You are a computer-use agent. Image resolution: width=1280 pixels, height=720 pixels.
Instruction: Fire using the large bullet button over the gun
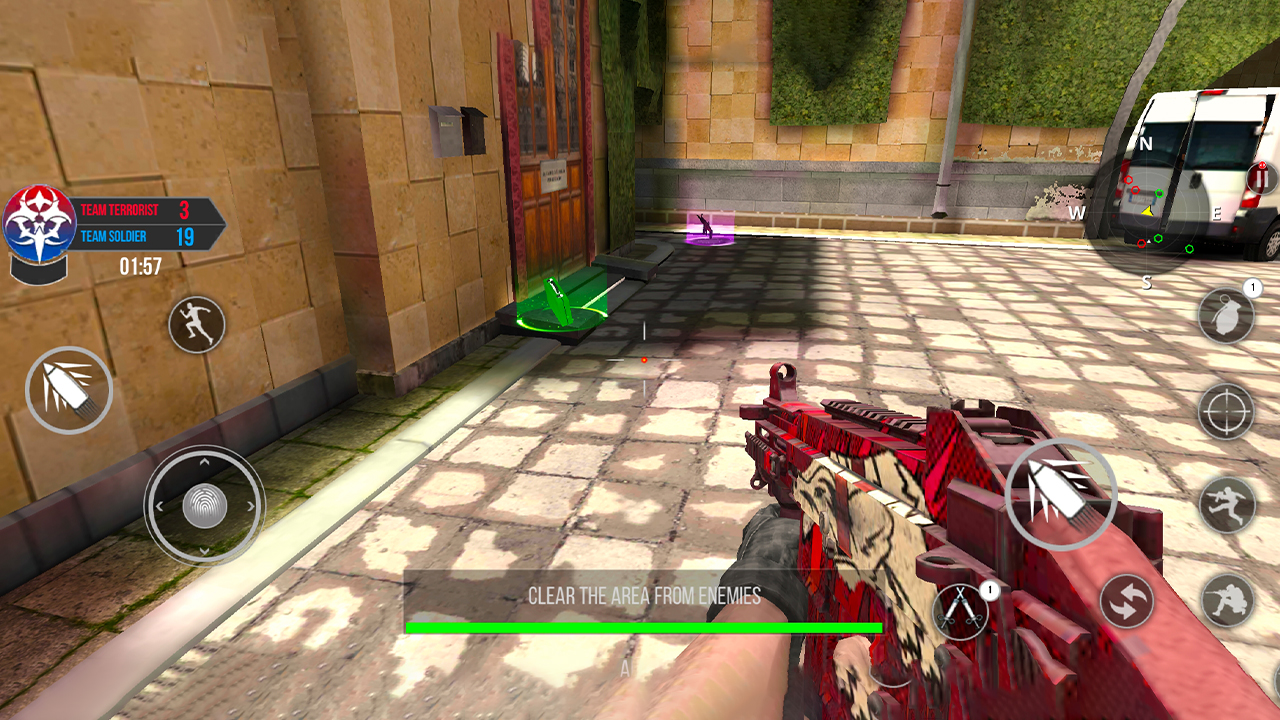click(1060, 495)
